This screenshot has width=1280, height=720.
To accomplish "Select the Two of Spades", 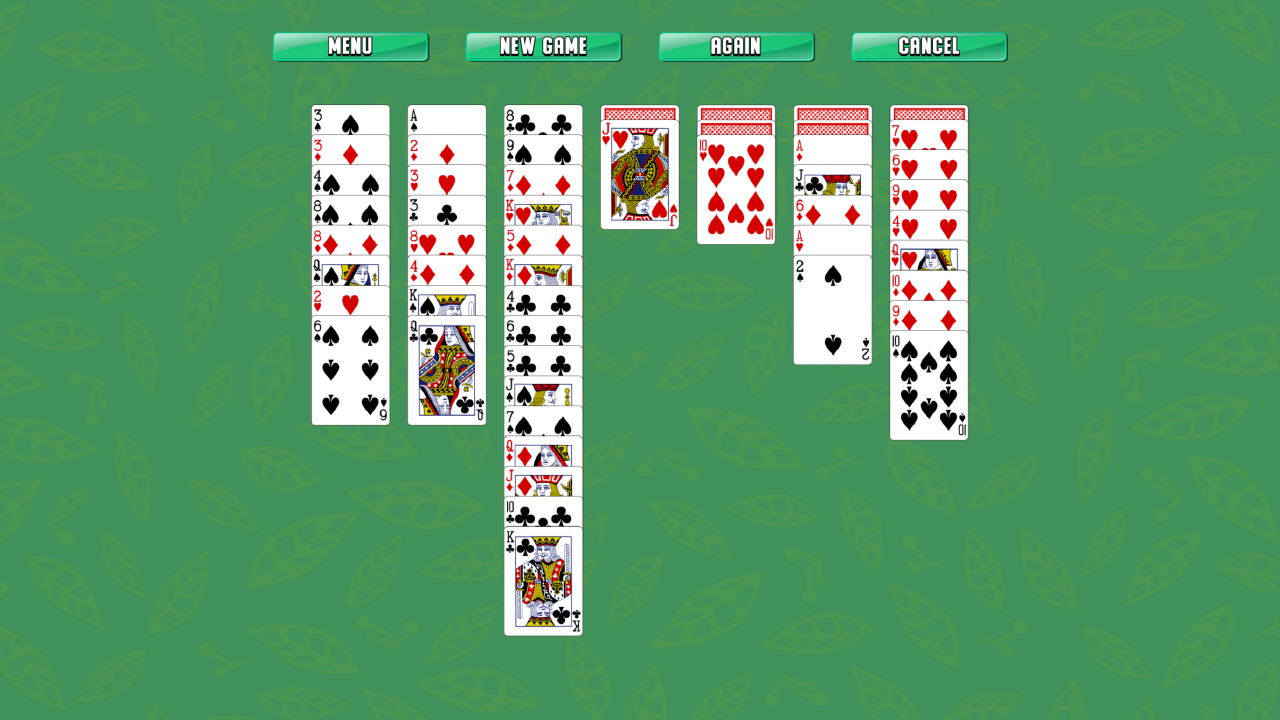I will pyautogui.click(x=832, y=310).
